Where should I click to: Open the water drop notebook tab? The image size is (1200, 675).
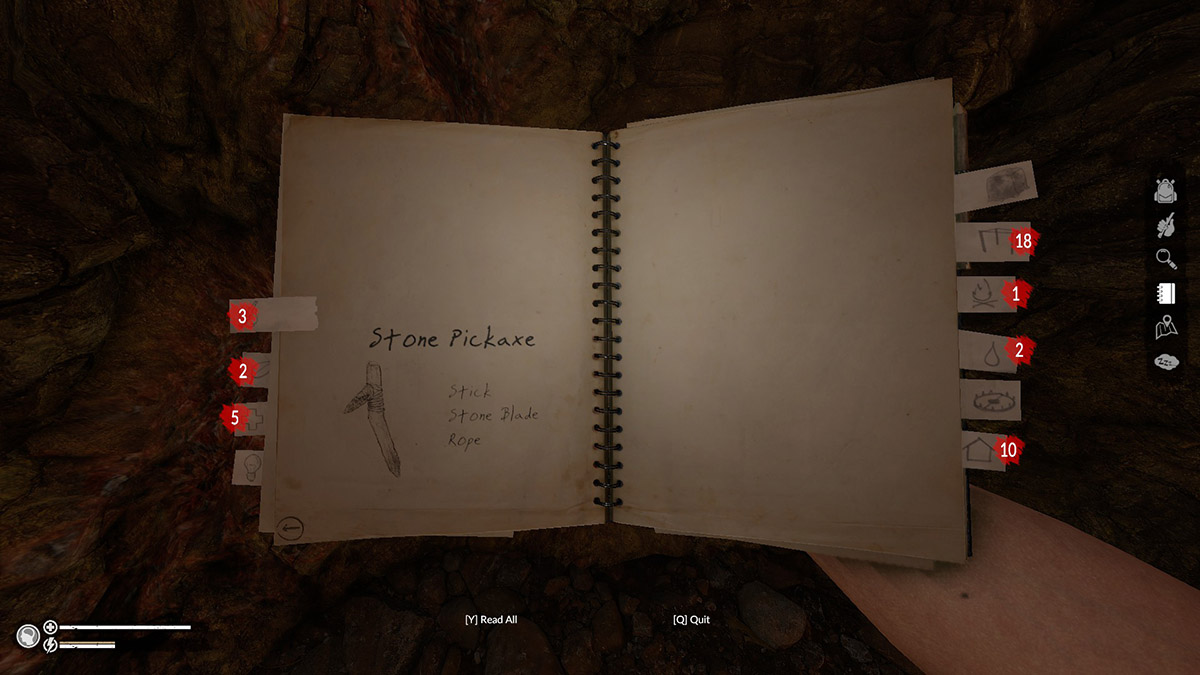pyautogui.click(x=984, y=351)
